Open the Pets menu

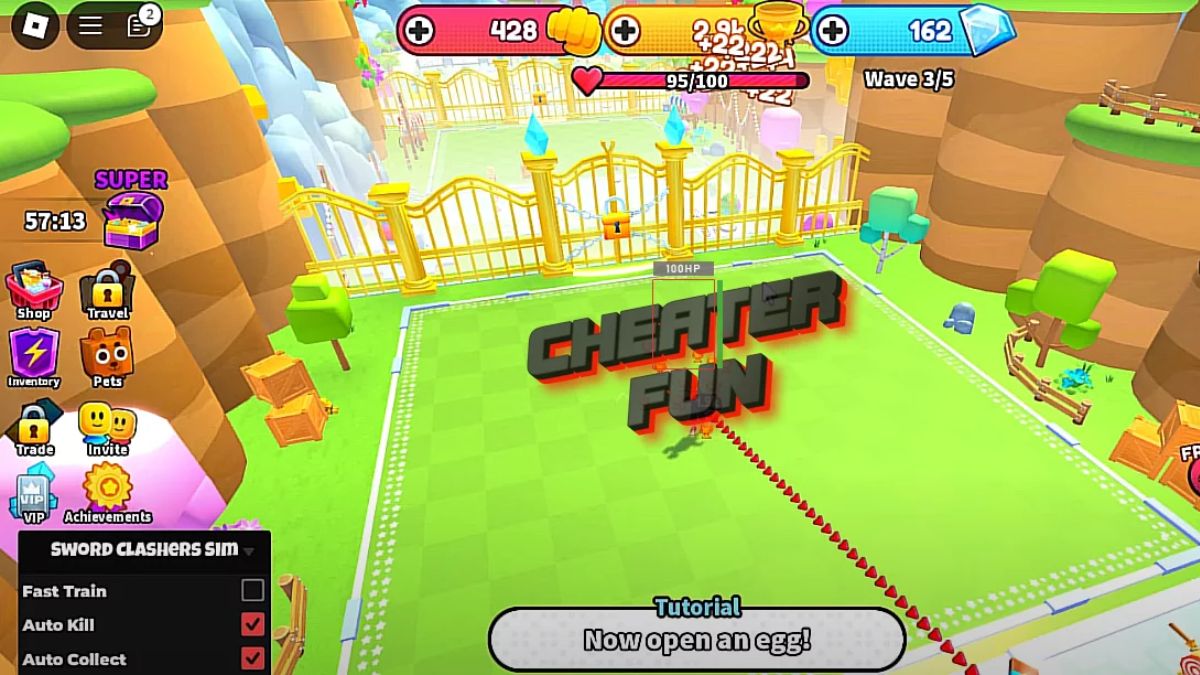click(x=107, y=357)
